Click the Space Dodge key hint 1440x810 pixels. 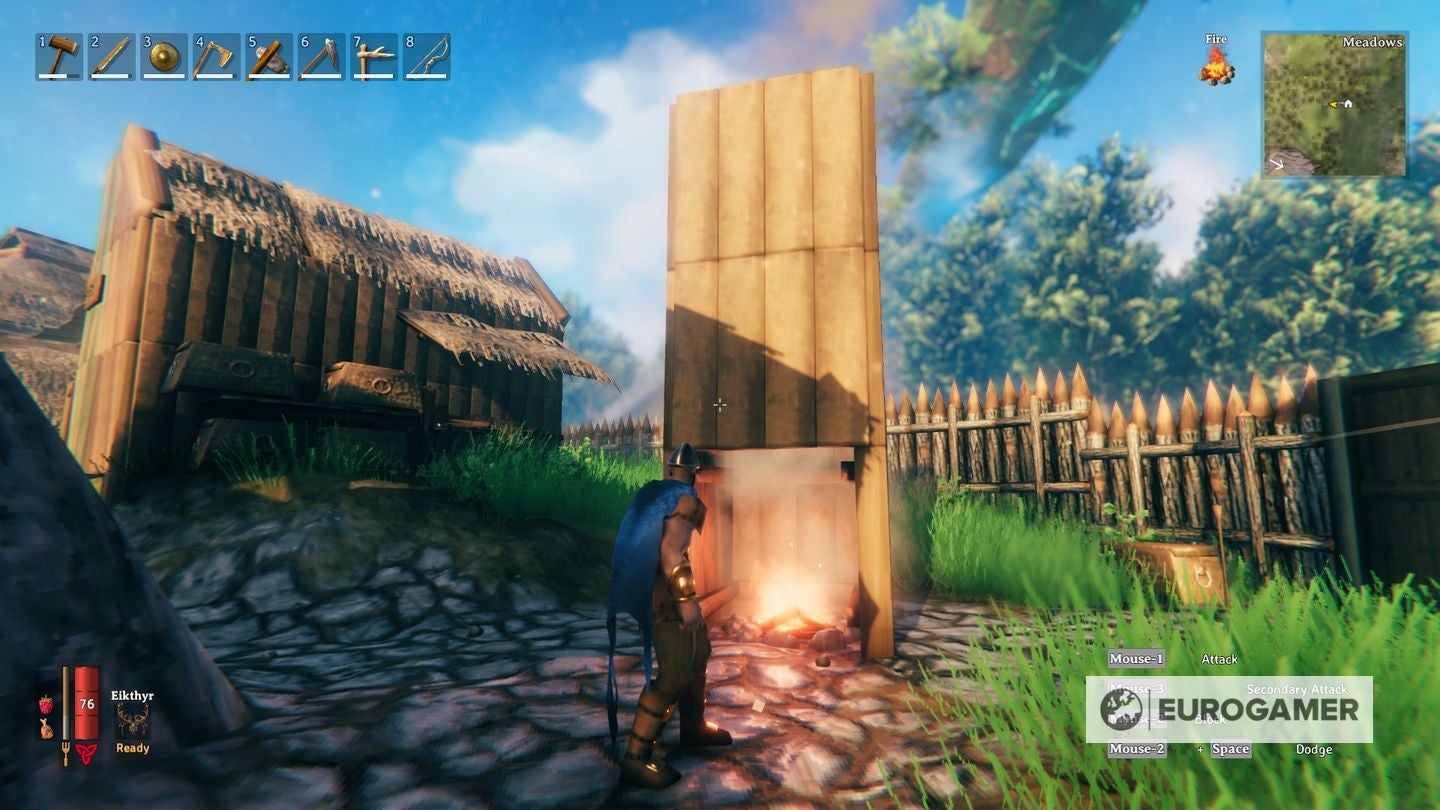1230,748
